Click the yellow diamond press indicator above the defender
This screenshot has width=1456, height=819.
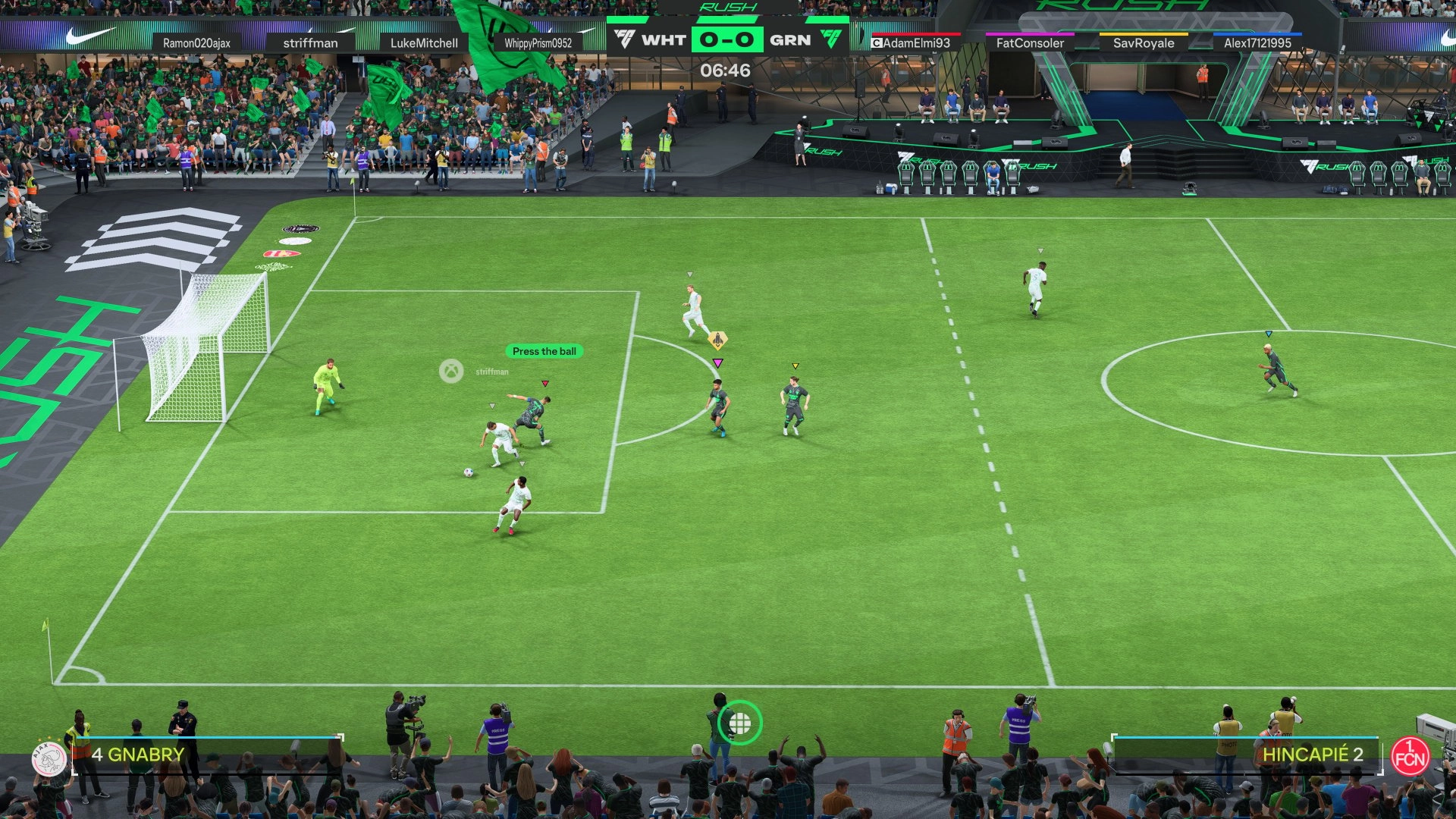coord(716,341)
